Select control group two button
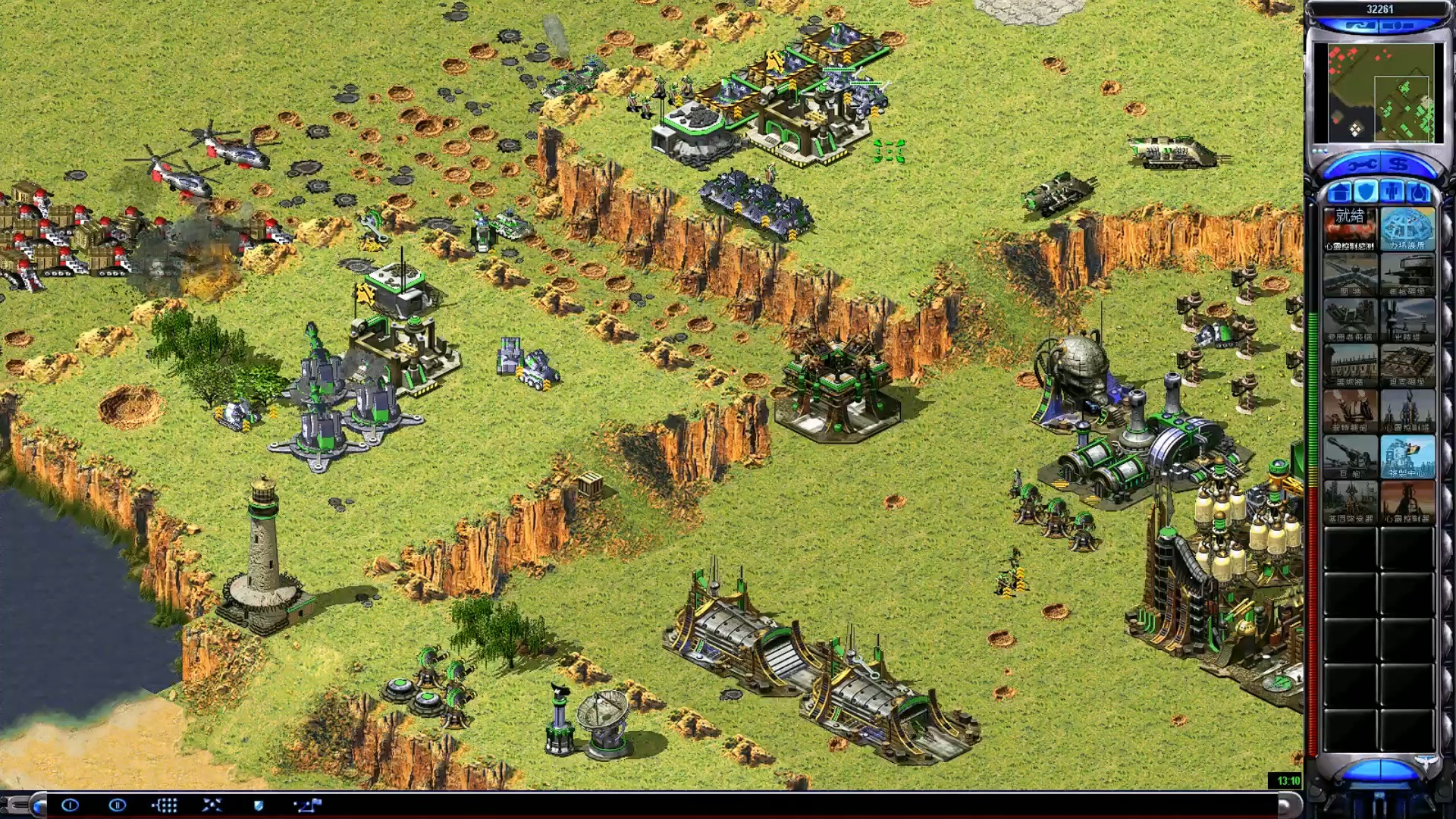 (x=117, y=805)
